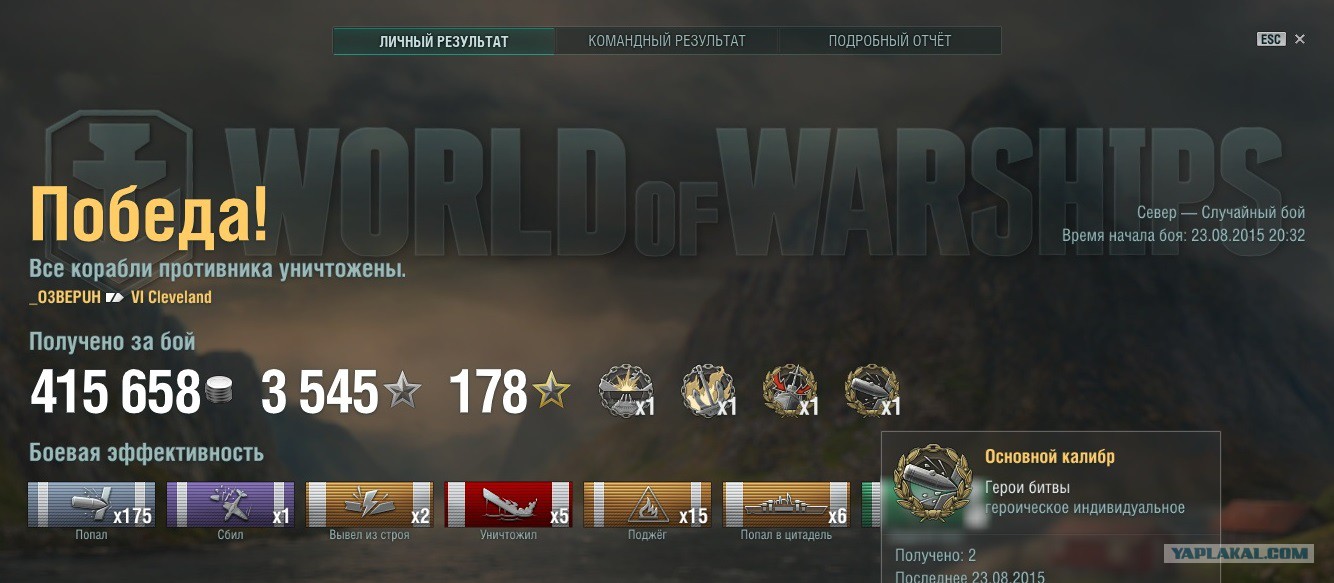The image size is (1334, 583).
Task: Click the explosion achievement medal
Action: [x=625, y=390]
